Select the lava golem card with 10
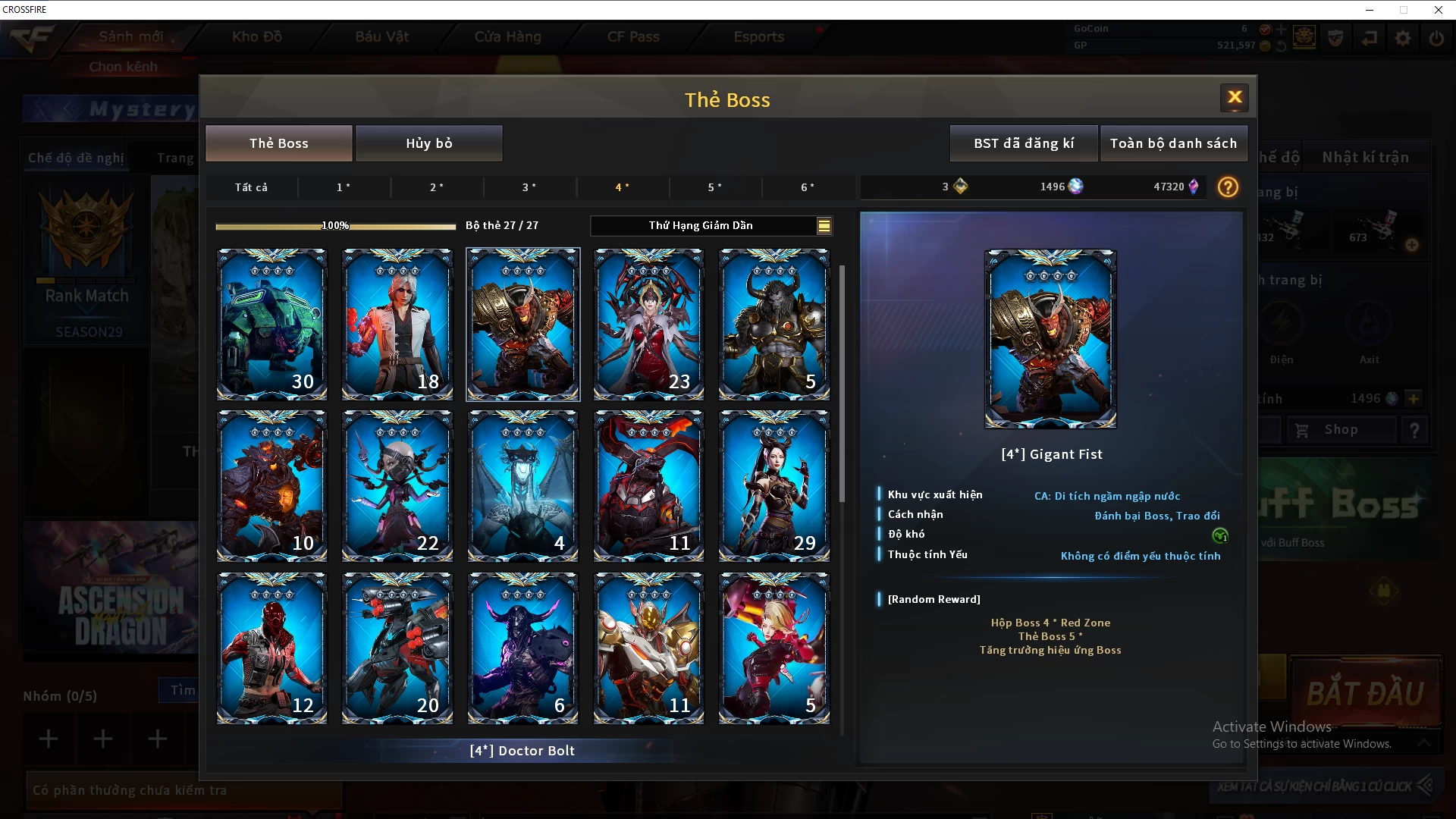The height and width of the screenshot is (819, 1456). tap(271, 485)
